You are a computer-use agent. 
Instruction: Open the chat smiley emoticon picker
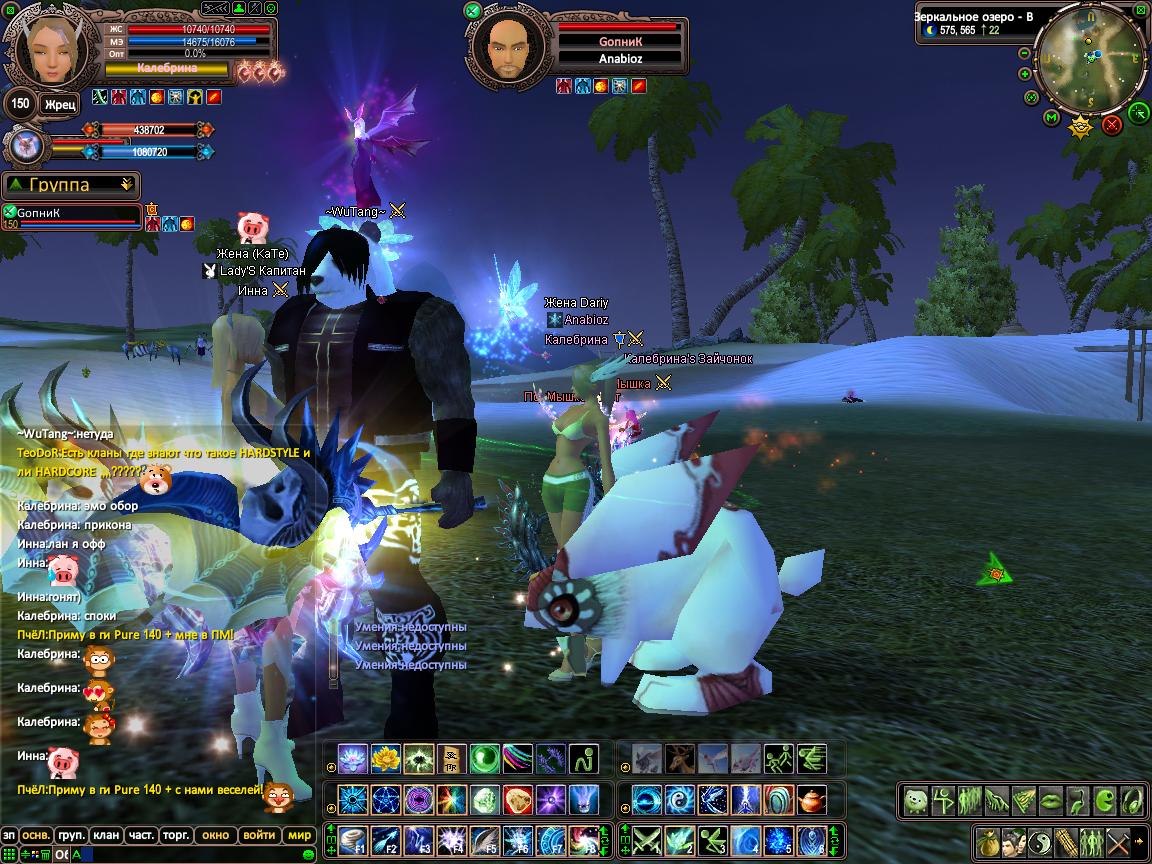pyautogui.click(x=308, y=855)
